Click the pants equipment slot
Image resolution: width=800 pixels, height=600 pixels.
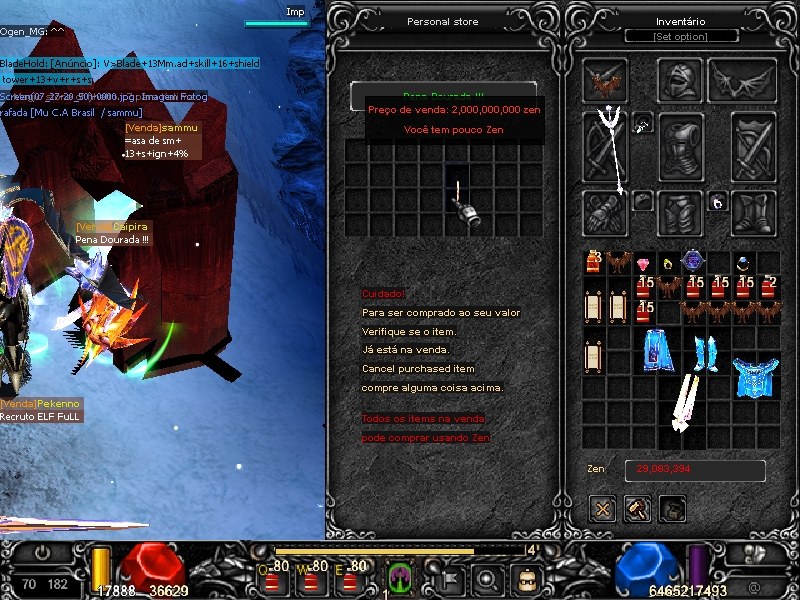680,212
